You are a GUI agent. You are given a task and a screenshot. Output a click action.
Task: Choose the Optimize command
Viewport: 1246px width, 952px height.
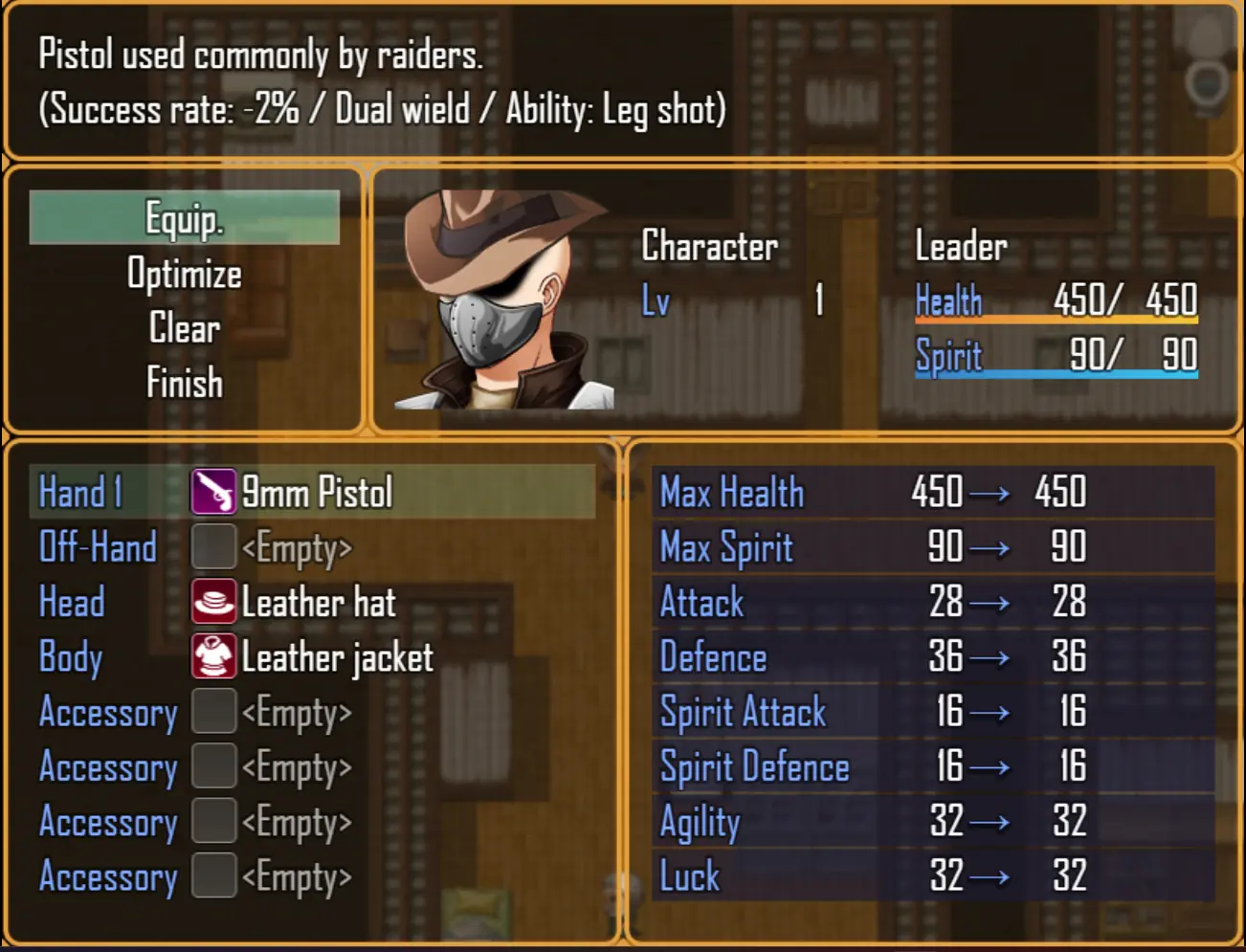click(x=184, y=274)
